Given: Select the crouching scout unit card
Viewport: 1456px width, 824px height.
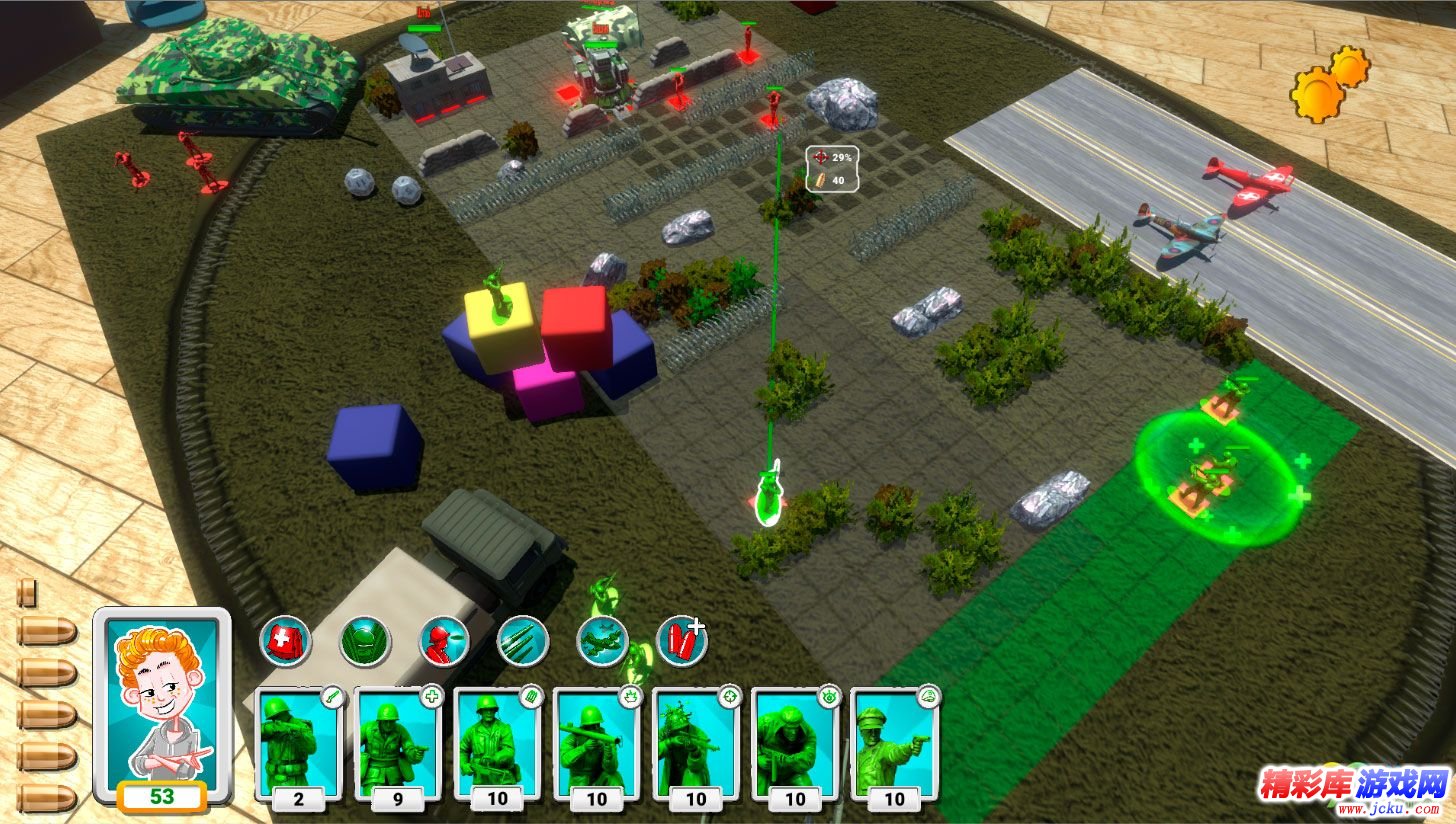Looking at the screenshot, I should (794, 745).
